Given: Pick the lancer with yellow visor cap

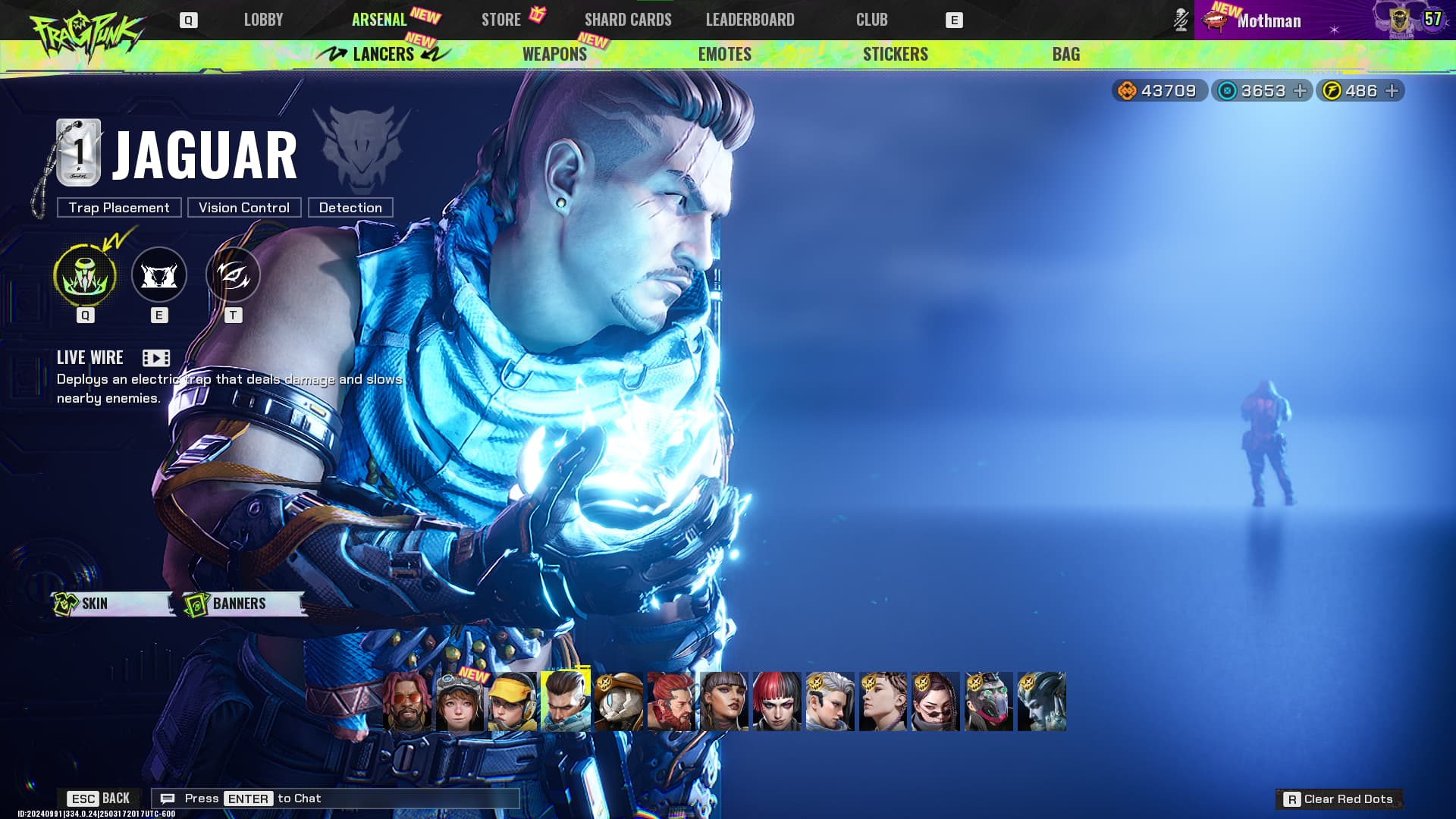Looking at the screenshot, I should click(x=513, y=701).
